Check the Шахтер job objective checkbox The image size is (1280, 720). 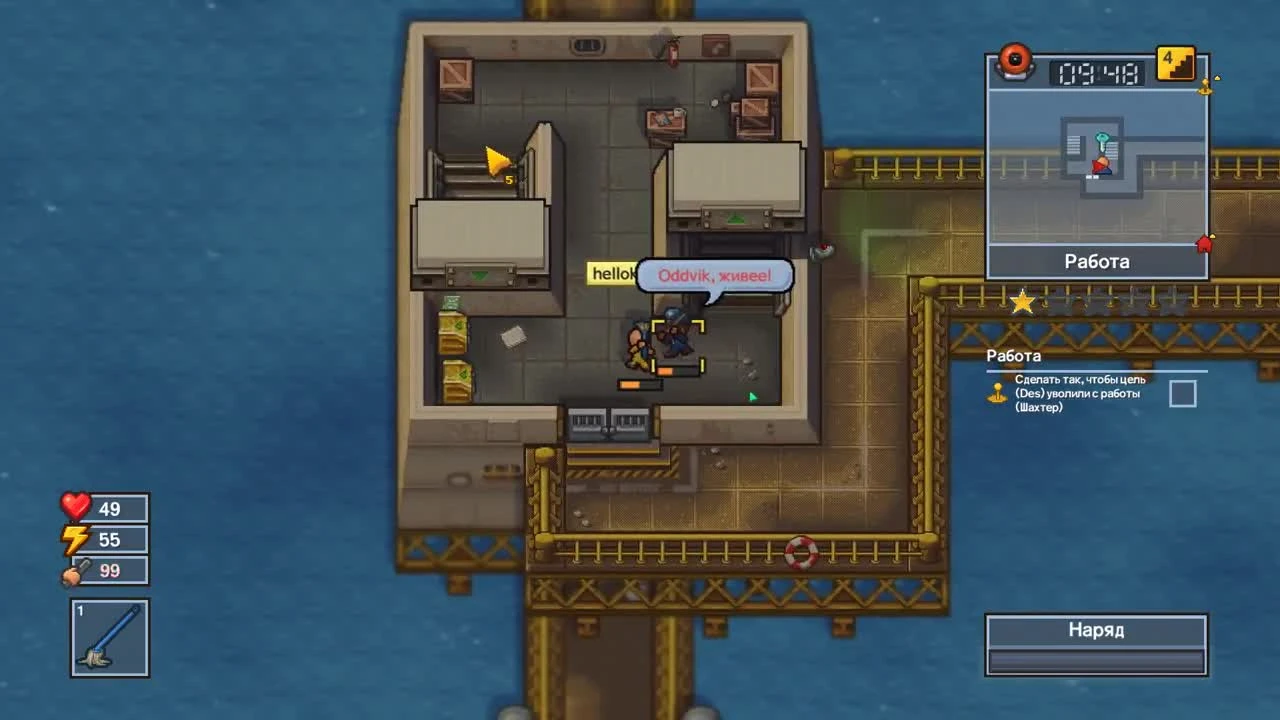click(x=1182, y=394)
